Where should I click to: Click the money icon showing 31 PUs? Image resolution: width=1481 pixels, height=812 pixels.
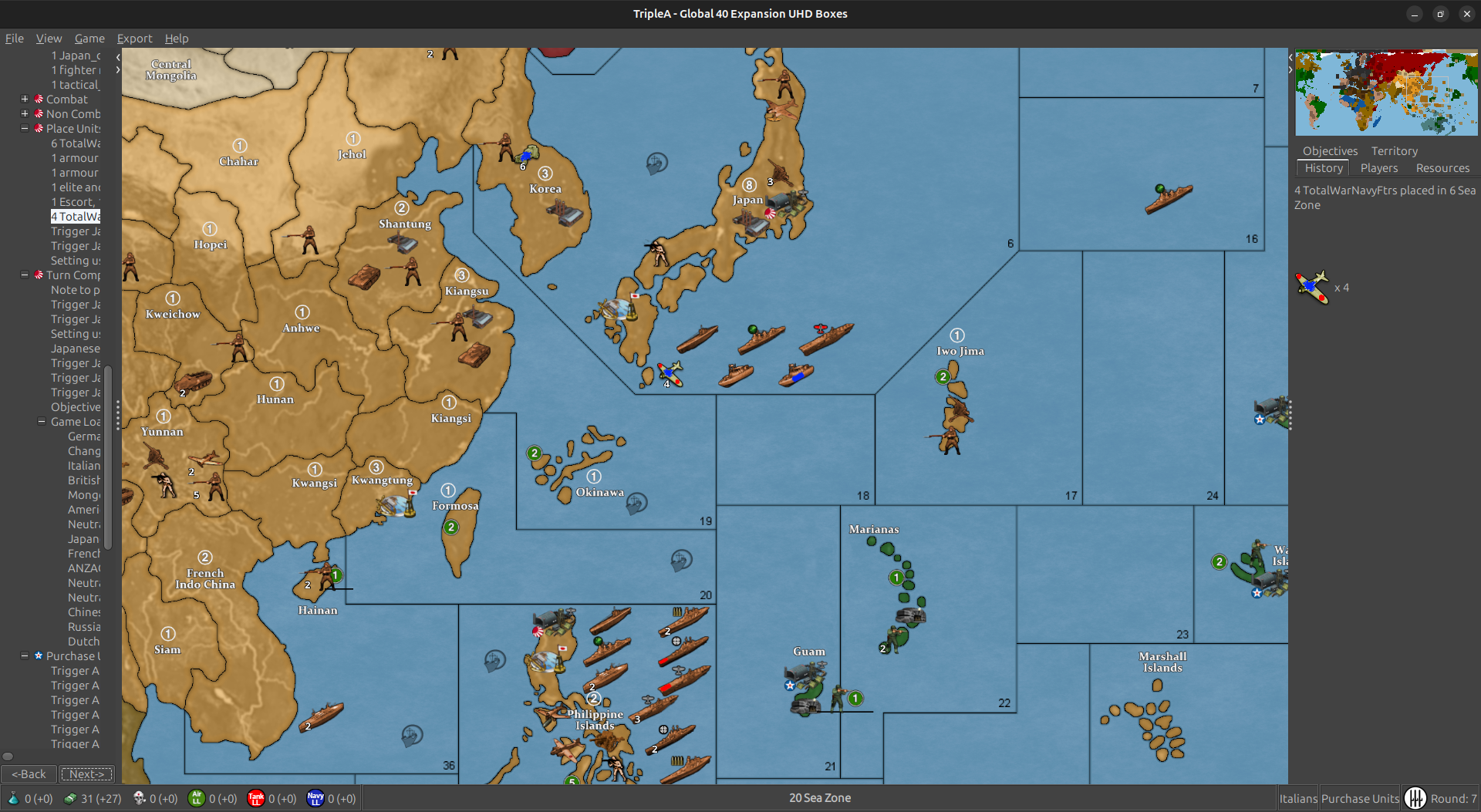click(x=70, y=799)
